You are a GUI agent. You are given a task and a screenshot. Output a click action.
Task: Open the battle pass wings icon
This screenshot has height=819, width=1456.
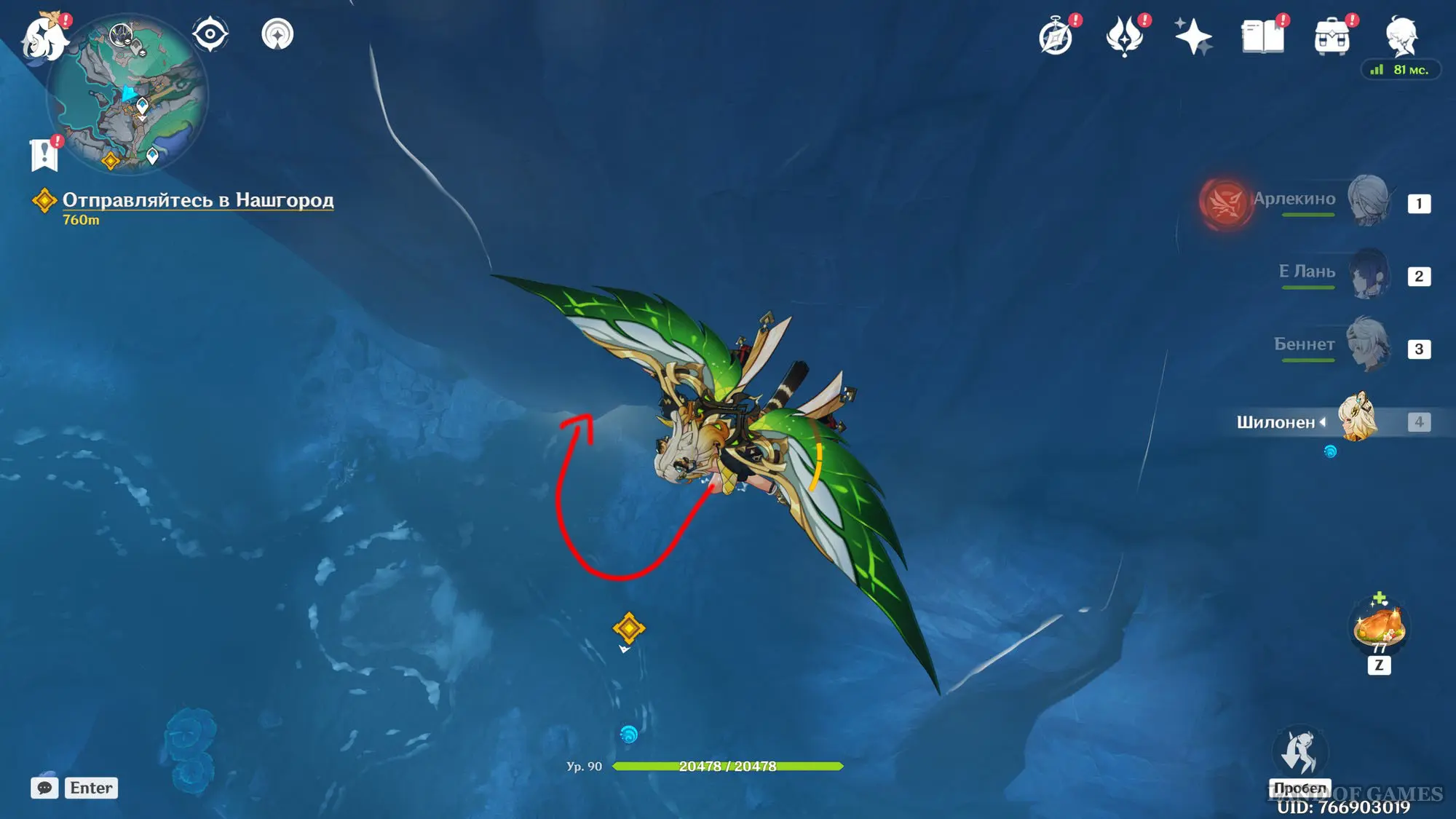coord(1124,36)
